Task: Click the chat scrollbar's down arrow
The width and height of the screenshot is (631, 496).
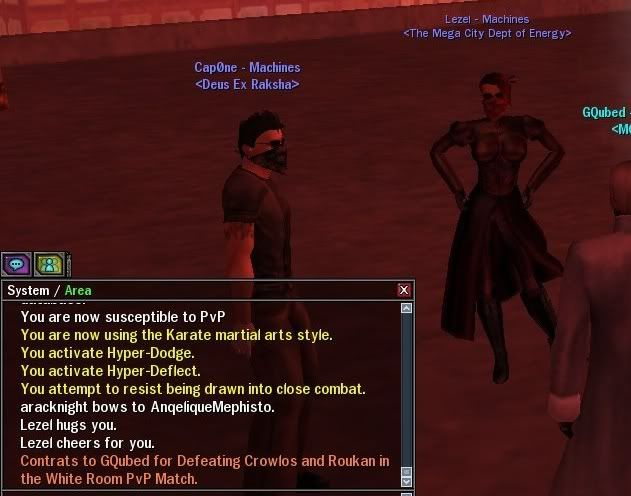Action: 406,481
